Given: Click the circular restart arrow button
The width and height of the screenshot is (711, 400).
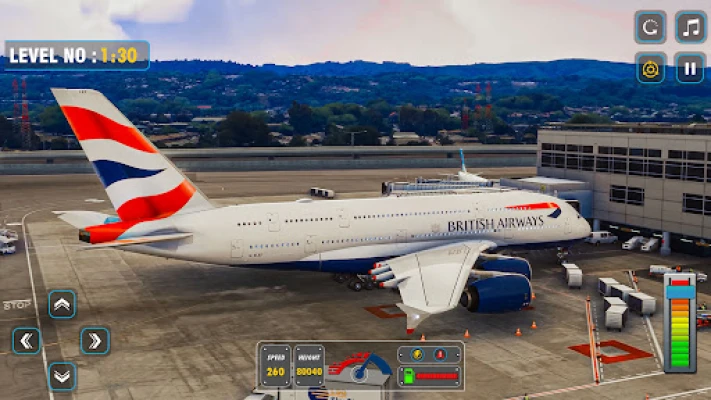Looking at the screenshot, I should pos(650,27).
